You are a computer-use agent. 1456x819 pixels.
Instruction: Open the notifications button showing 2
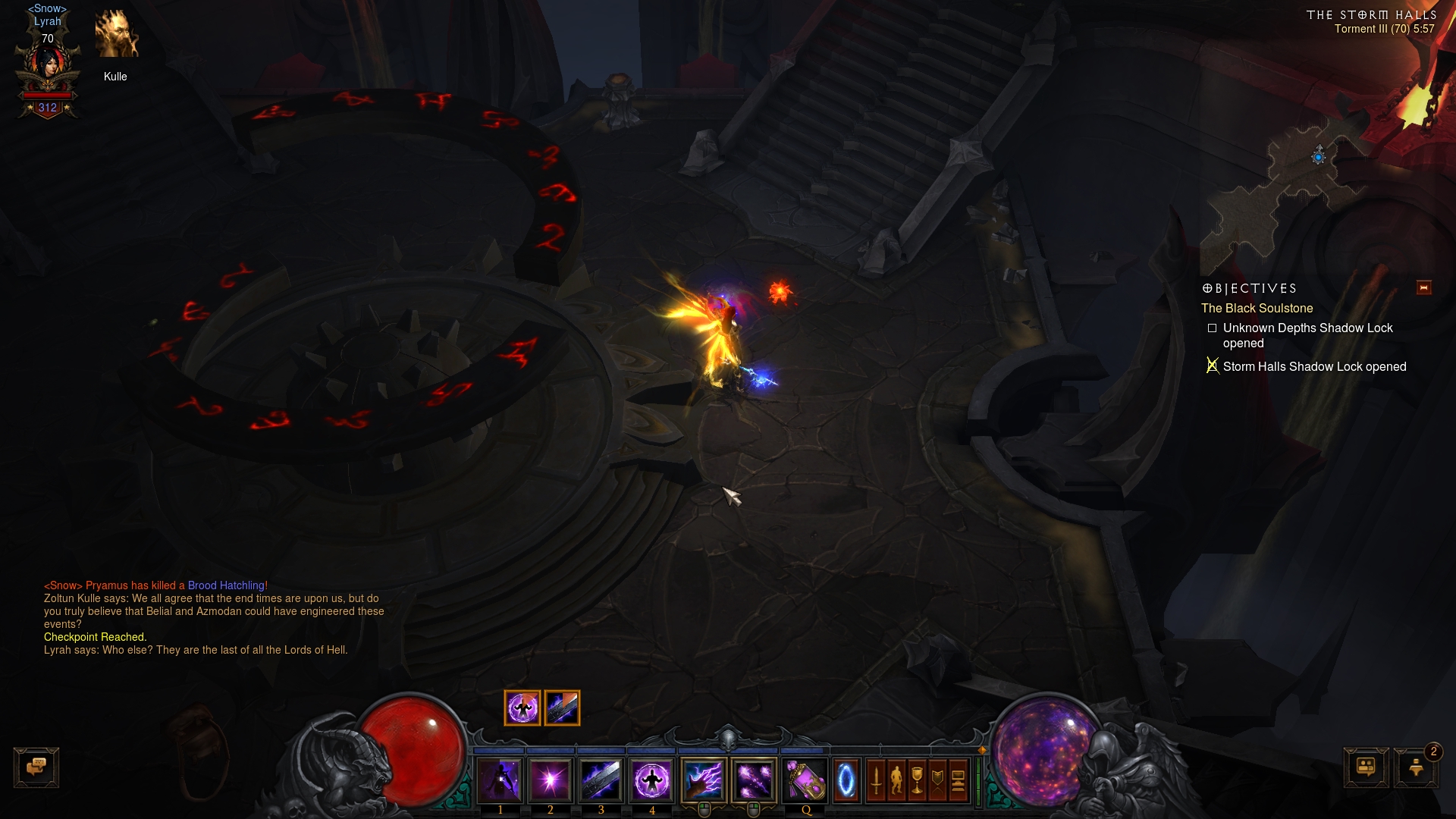[1416, 767]
